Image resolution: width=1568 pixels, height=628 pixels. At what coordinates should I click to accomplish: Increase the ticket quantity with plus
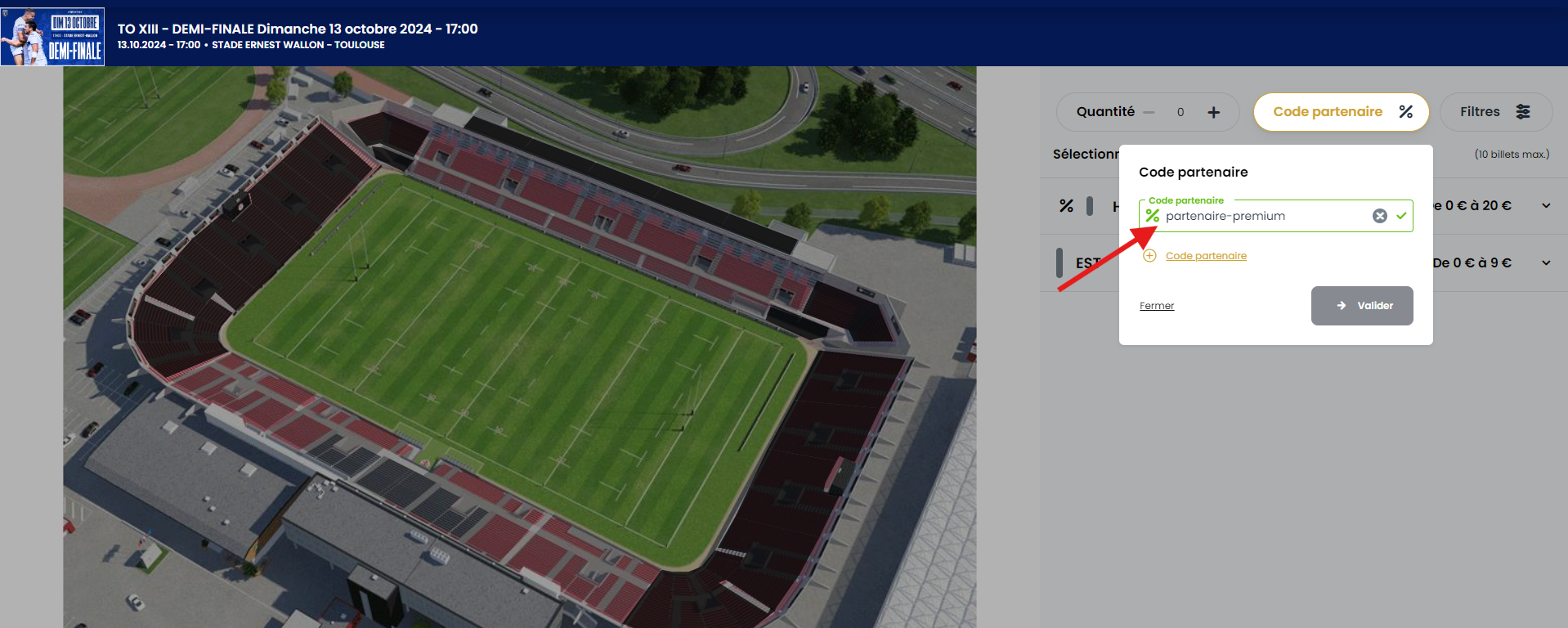point(1213,112)
